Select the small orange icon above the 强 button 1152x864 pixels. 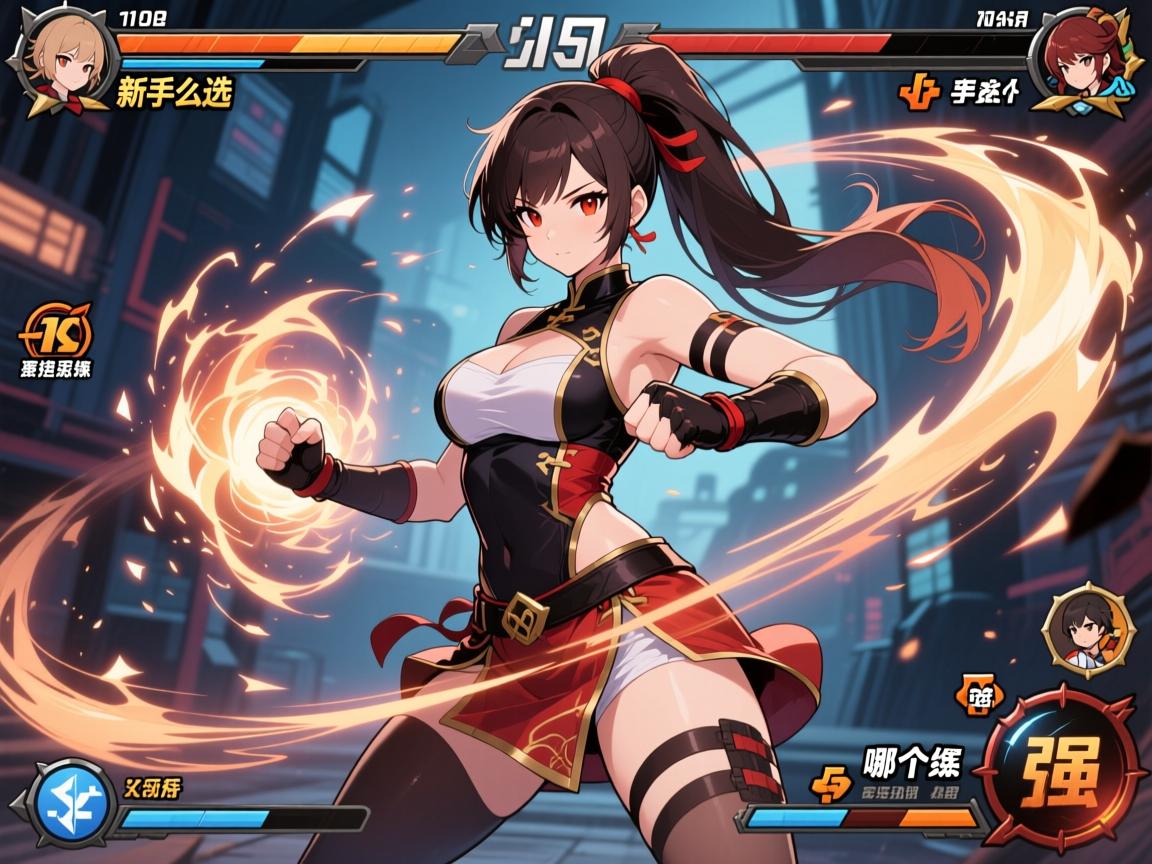pyautogui.click(x=982, y=699)
